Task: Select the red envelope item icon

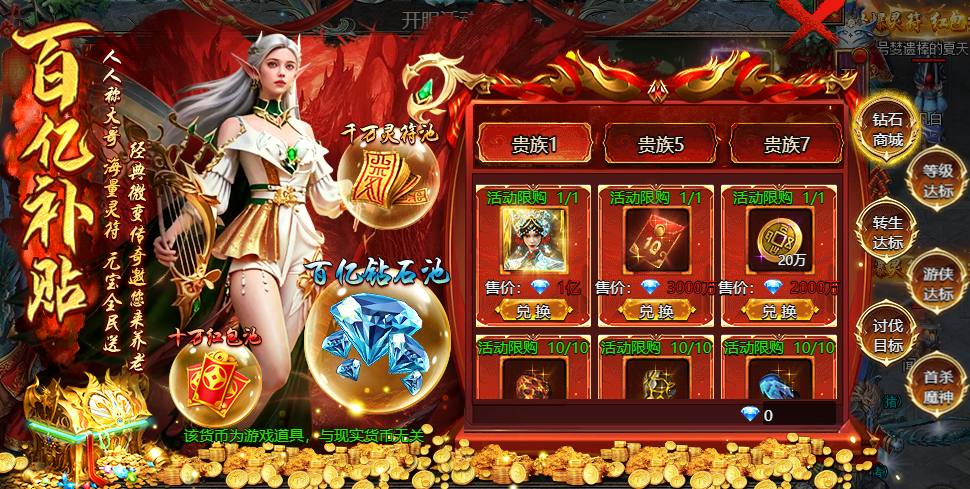Action: [x=657, y=241]
